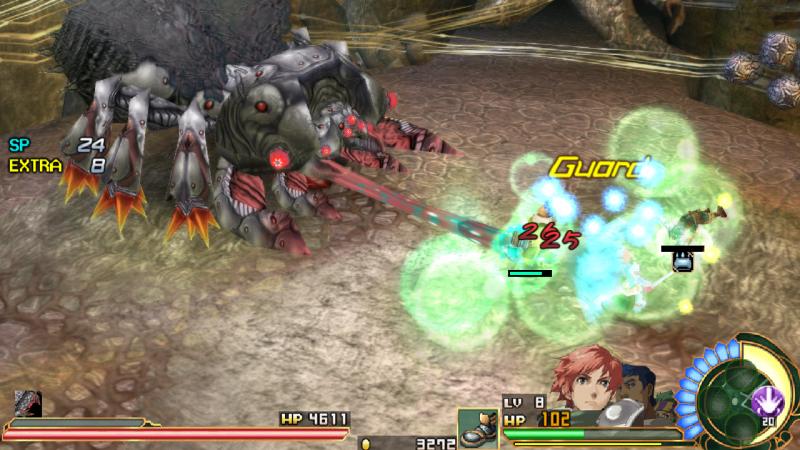Click the boss portrait icon
This screenshot has height=450, width=800.
click(x=28, y=404)
